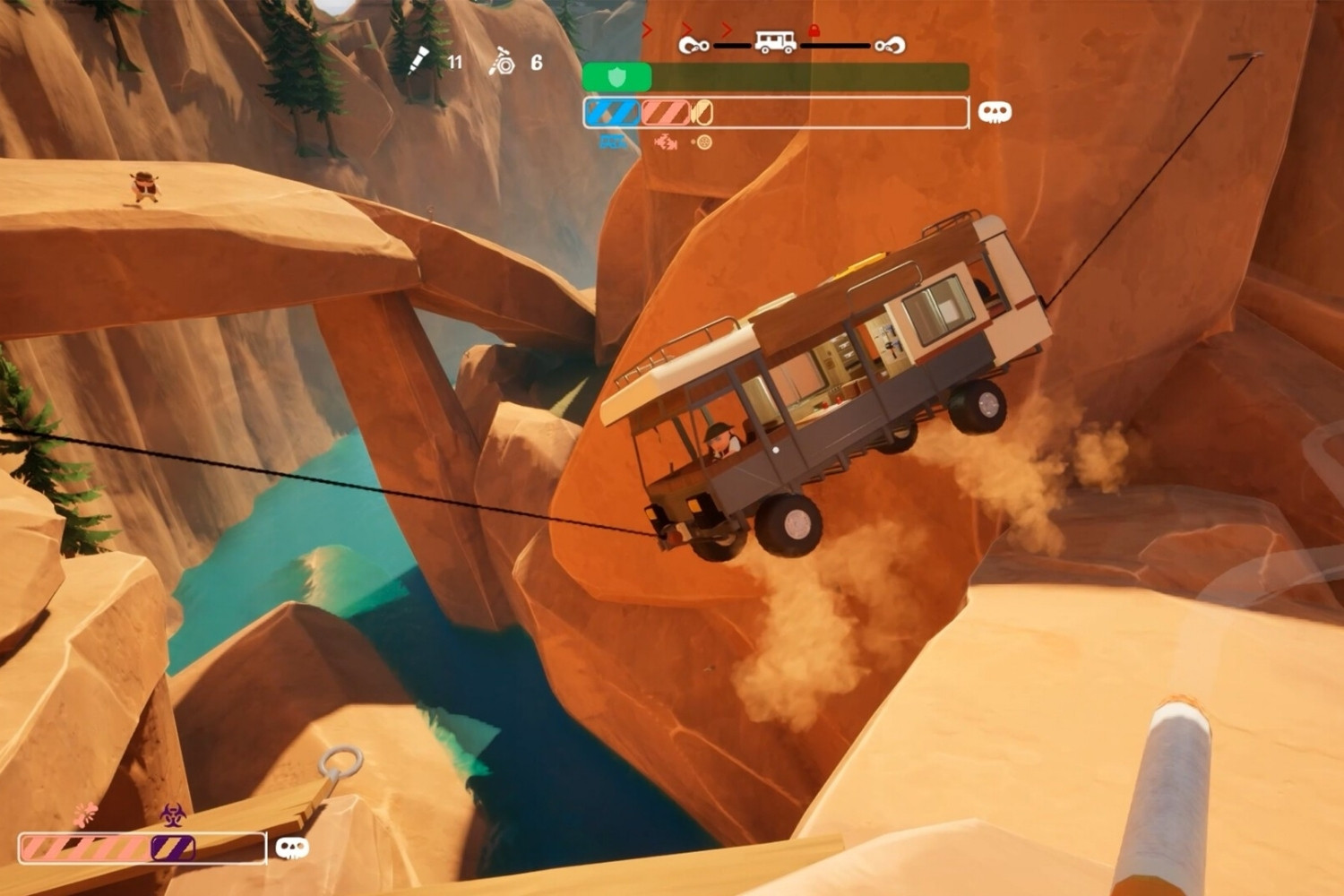Click the pink broken bone injury icon
Screen dimensions: 1344x896
(85, 814)
